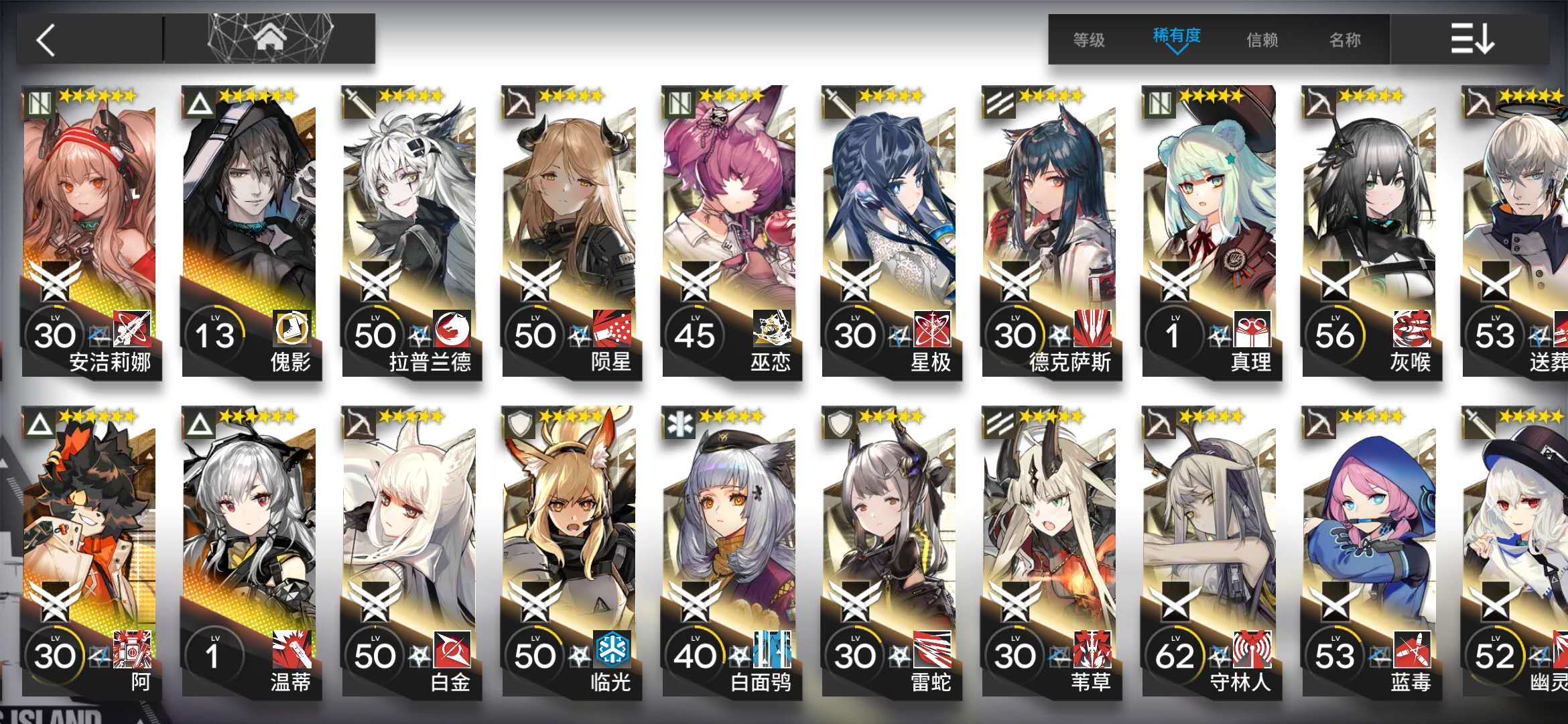The height and width of the screenshot is (724, 1568).
Task: Choose the 蓝毒 operator card
Action: tap(1370, 552)
